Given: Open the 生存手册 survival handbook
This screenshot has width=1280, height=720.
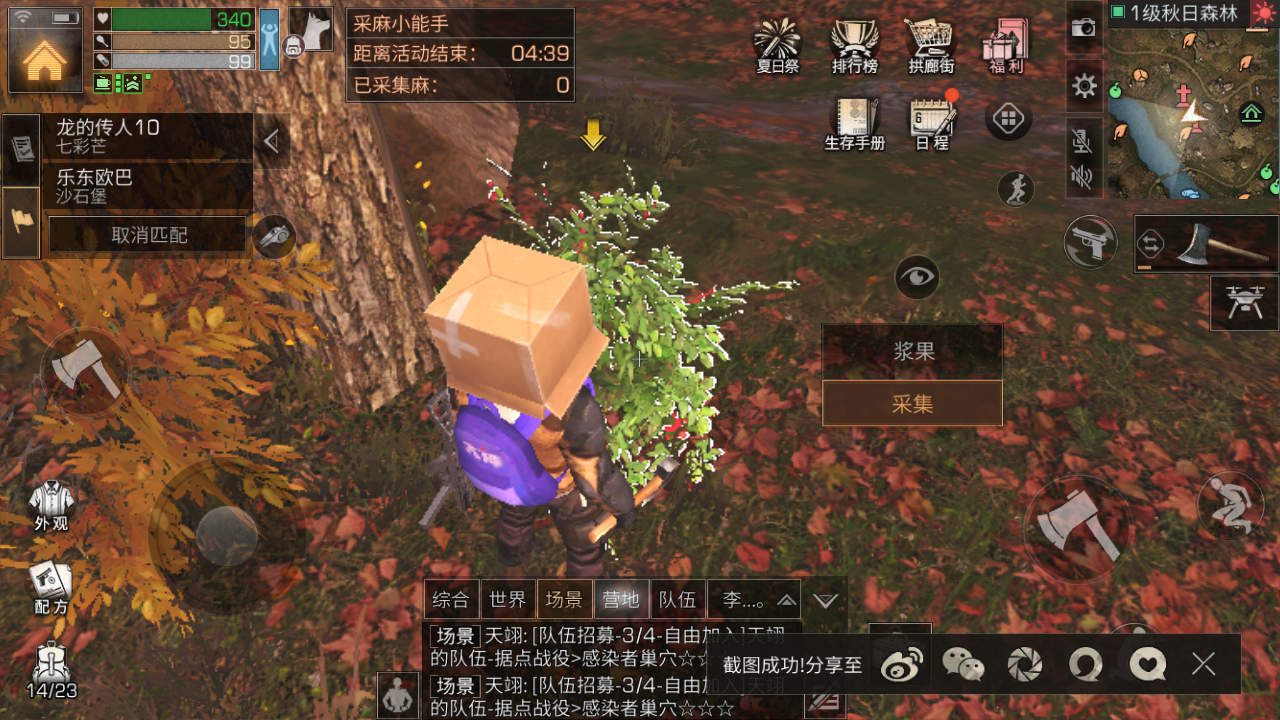Looking at the screenshot, I should (854, 122).
